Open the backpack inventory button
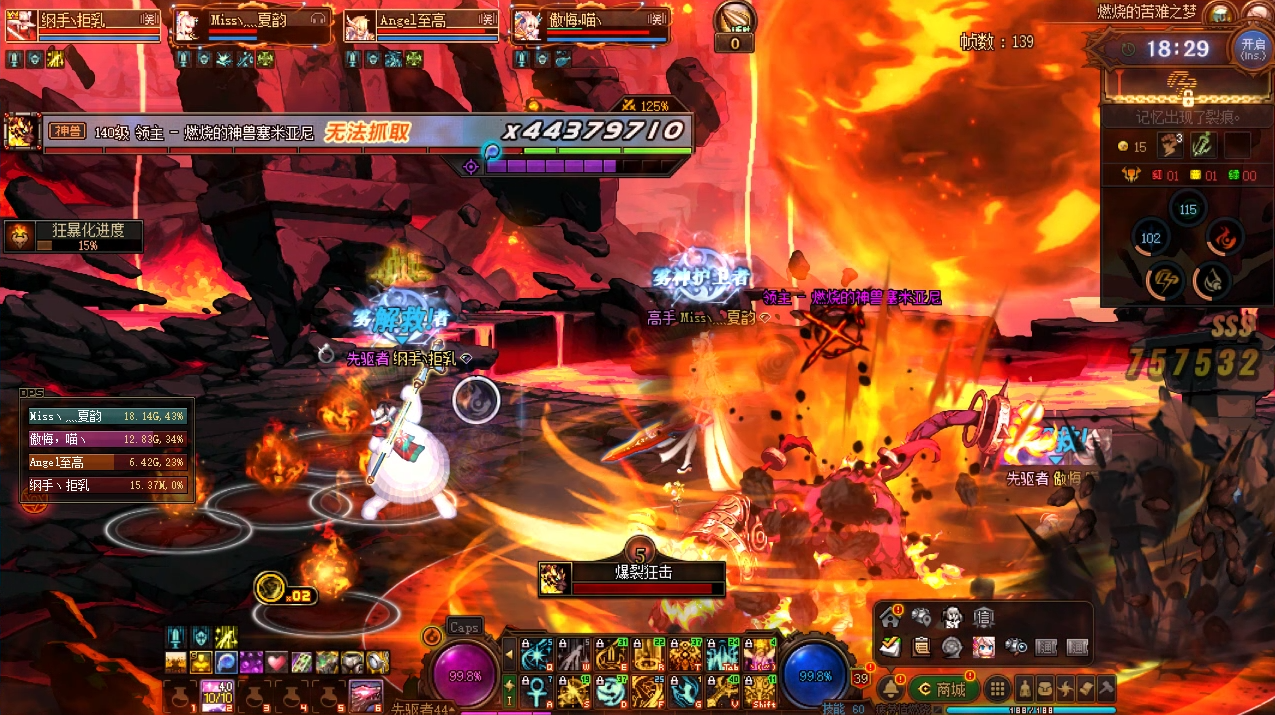The width and height of the screenshot is (1275, 715). [x=1046, y=689]
